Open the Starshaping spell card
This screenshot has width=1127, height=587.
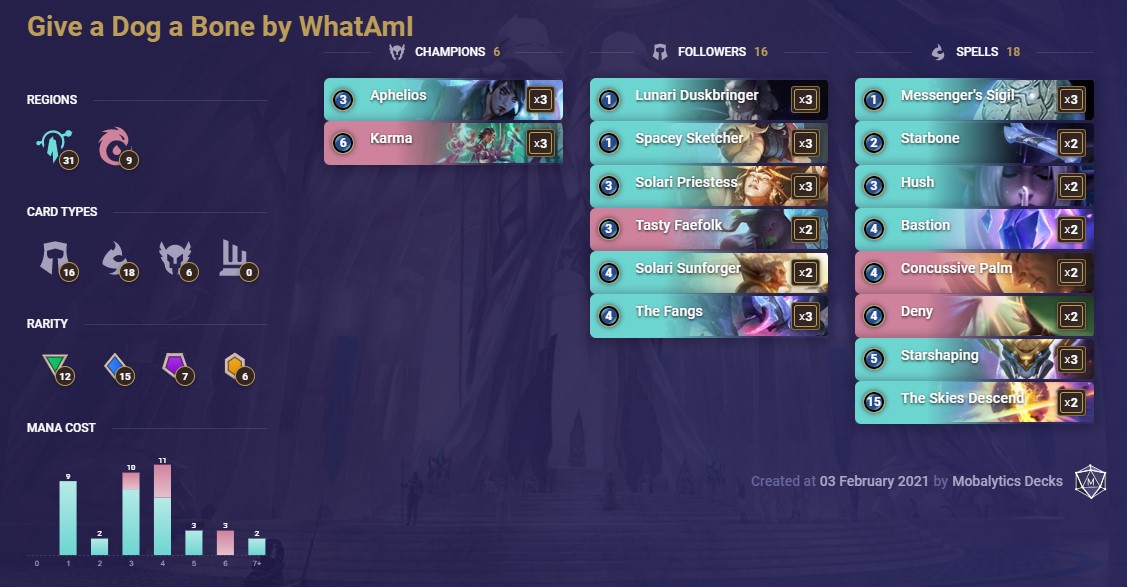point(974,358)
